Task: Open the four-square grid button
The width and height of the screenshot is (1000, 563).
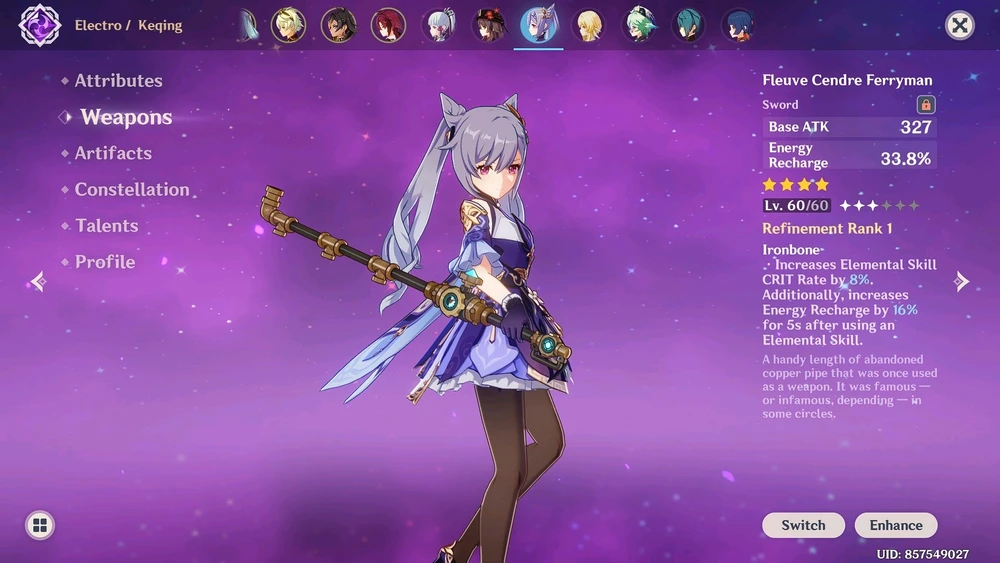Action: (x=40, y=525)
